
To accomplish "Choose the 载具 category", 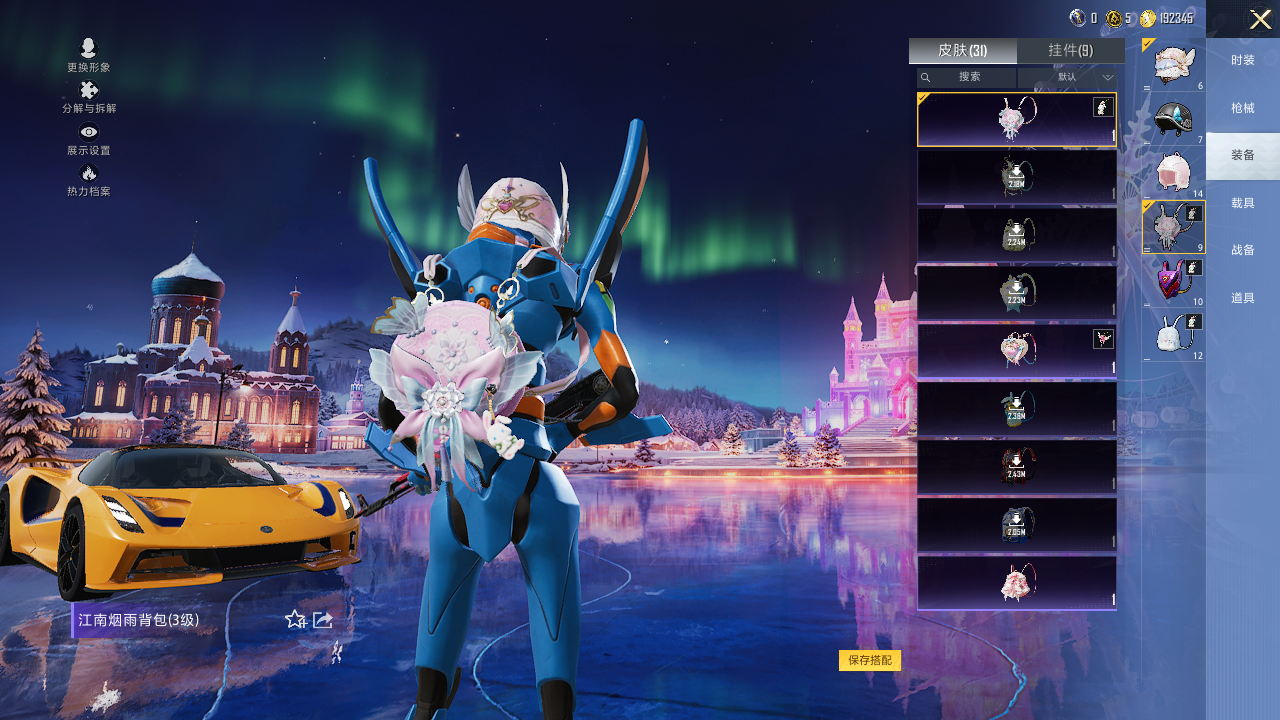I will point(1243,203).
